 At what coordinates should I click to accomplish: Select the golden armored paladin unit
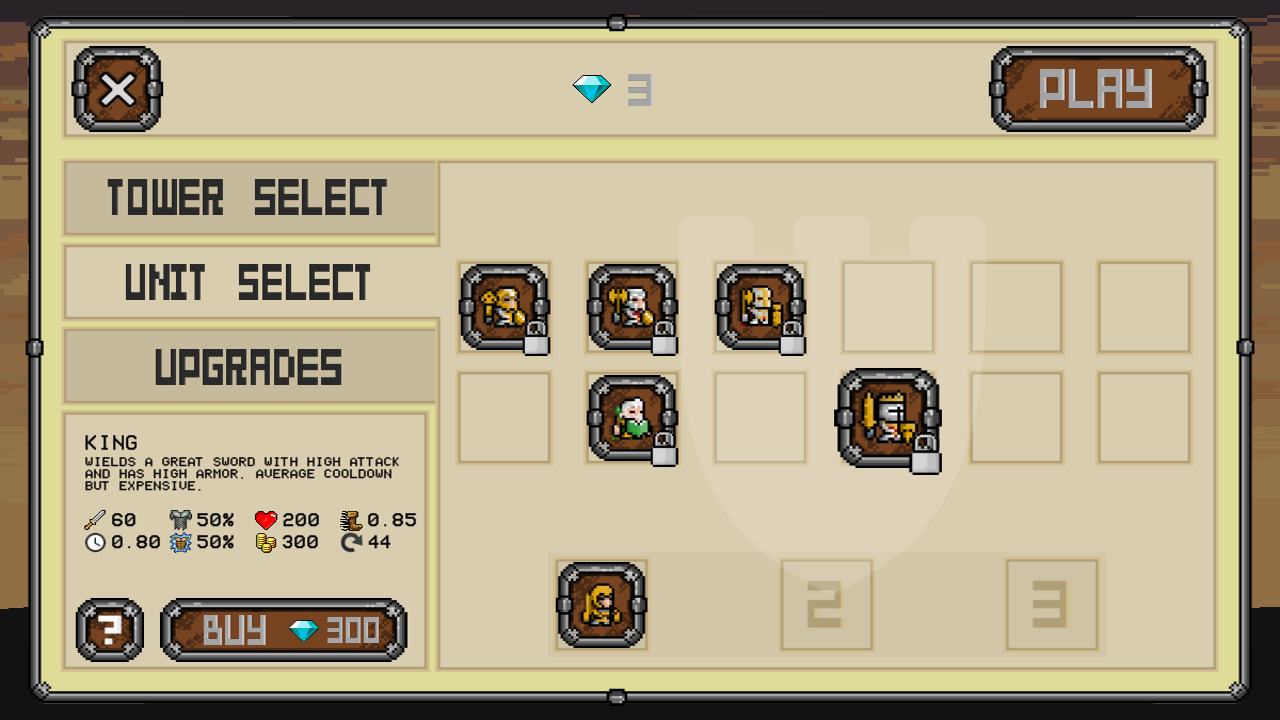pyautogui.click(x=760, y=307)
